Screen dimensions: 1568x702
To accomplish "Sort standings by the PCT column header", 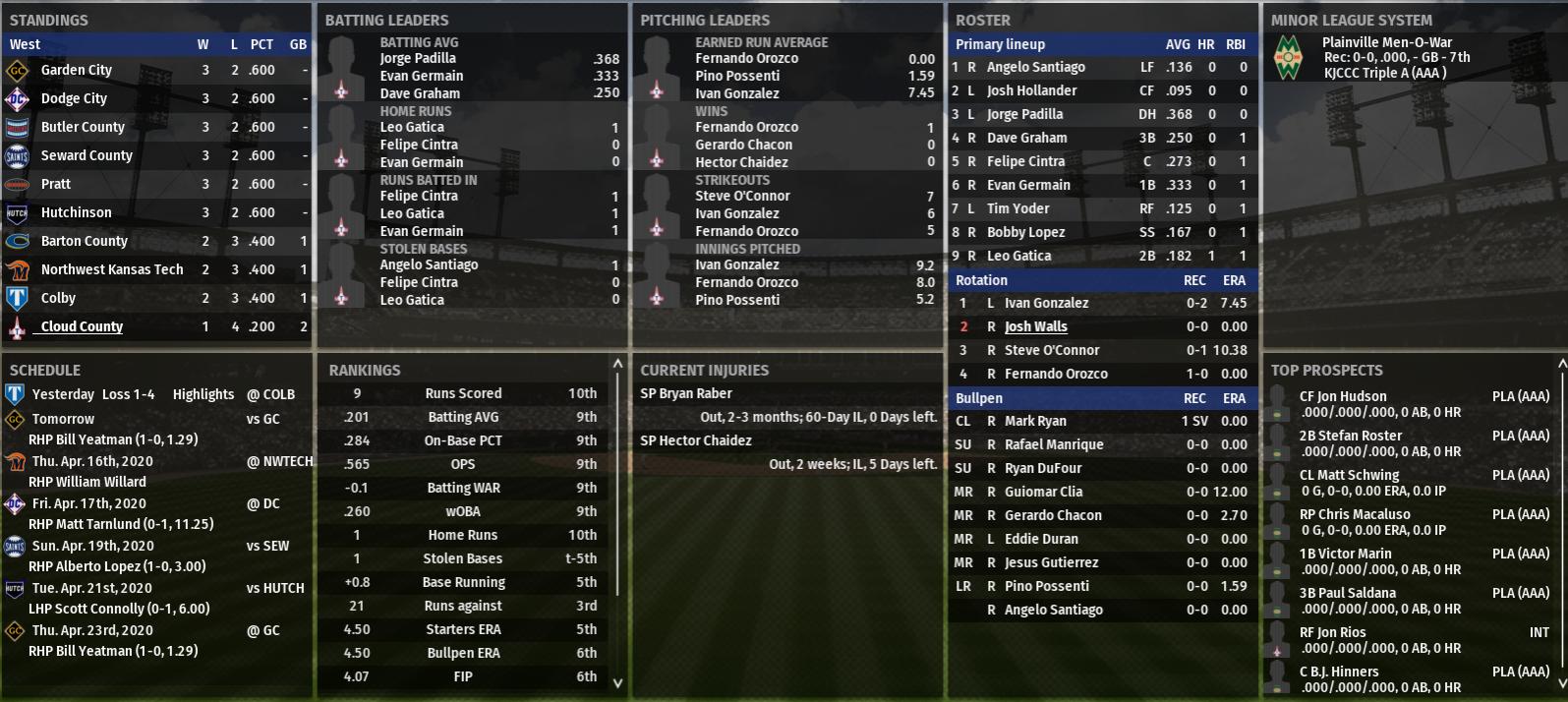I will [261, 44].
